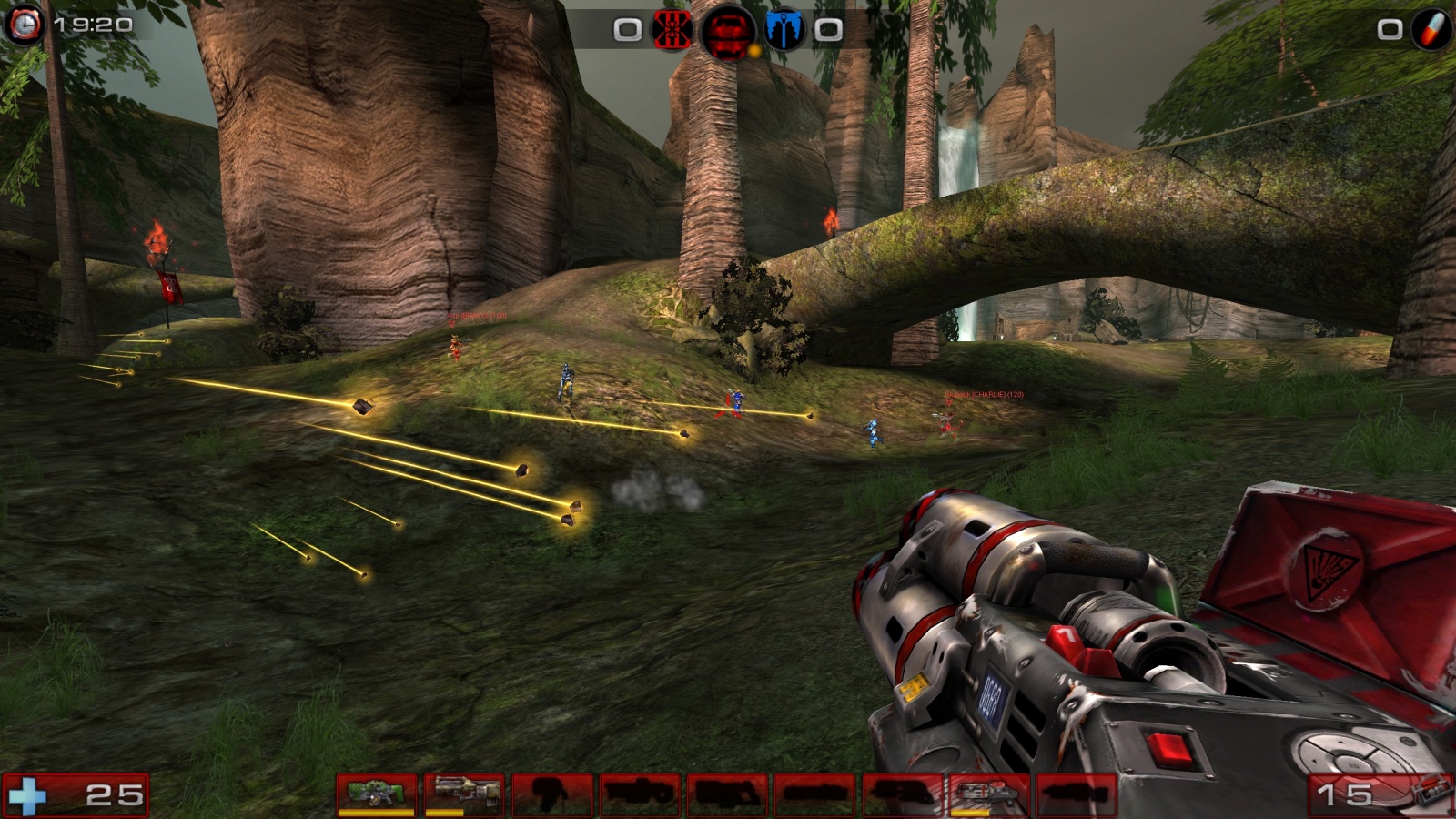Switch to the tan rifle weapon slot
Viewport: 1456px width, 819px height.
click(x=463, y=794)
